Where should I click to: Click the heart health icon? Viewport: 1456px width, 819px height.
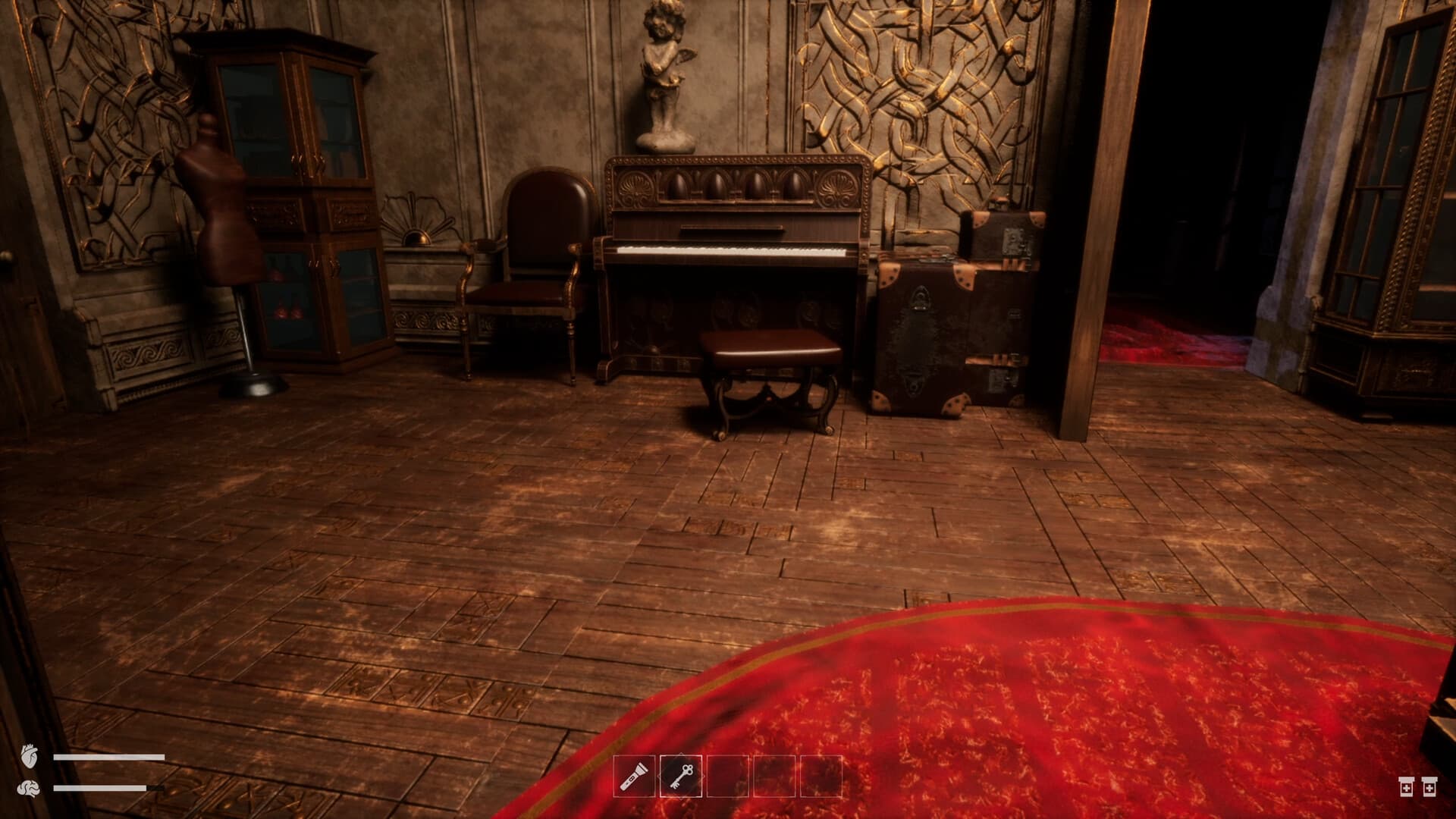(30, 755)
